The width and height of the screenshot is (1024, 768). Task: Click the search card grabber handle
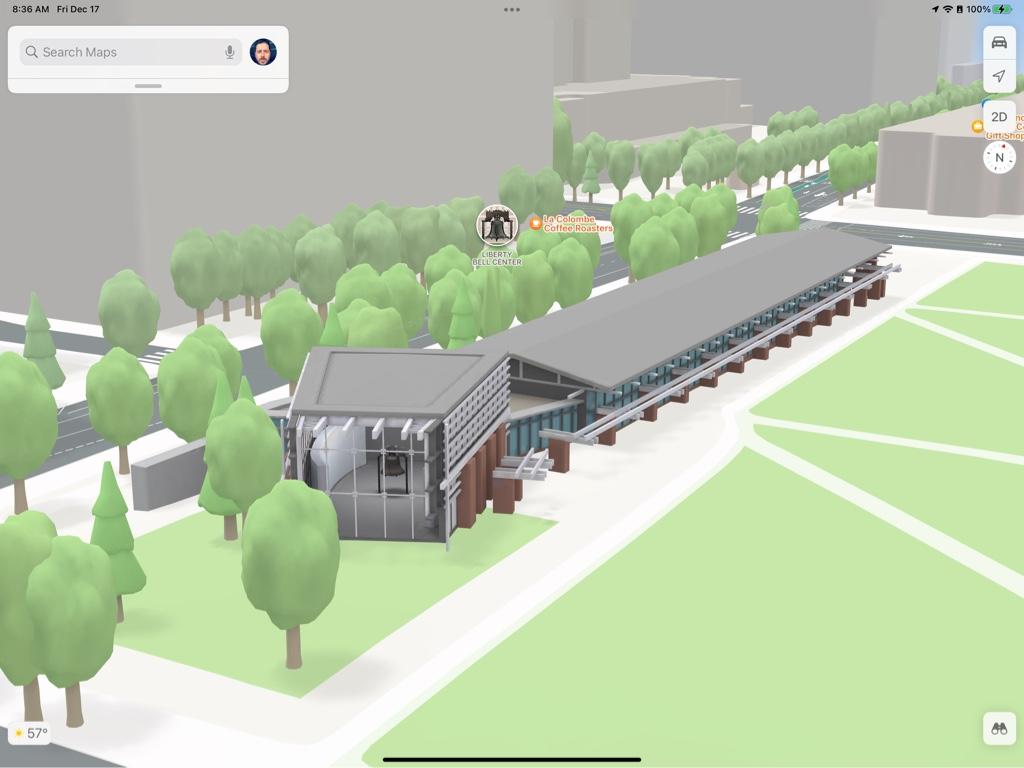pos(148,86)
